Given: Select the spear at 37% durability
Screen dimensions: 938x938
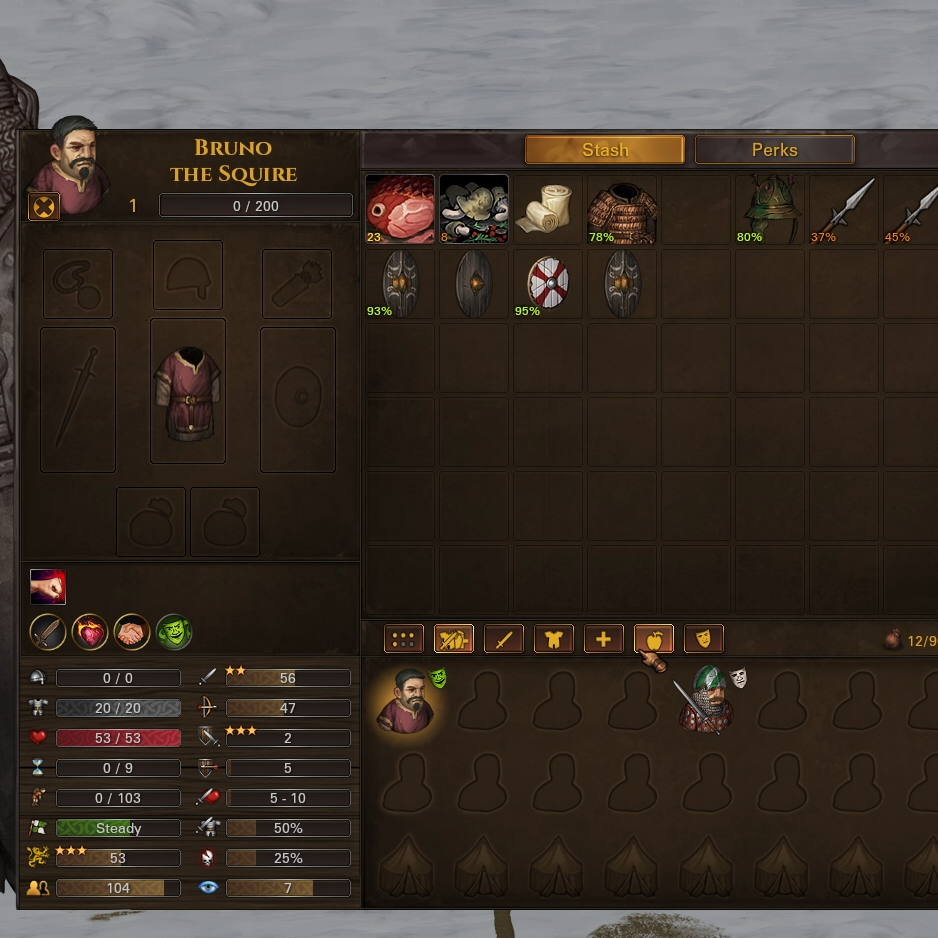Looking at the screenshot, I should (844, 209).
